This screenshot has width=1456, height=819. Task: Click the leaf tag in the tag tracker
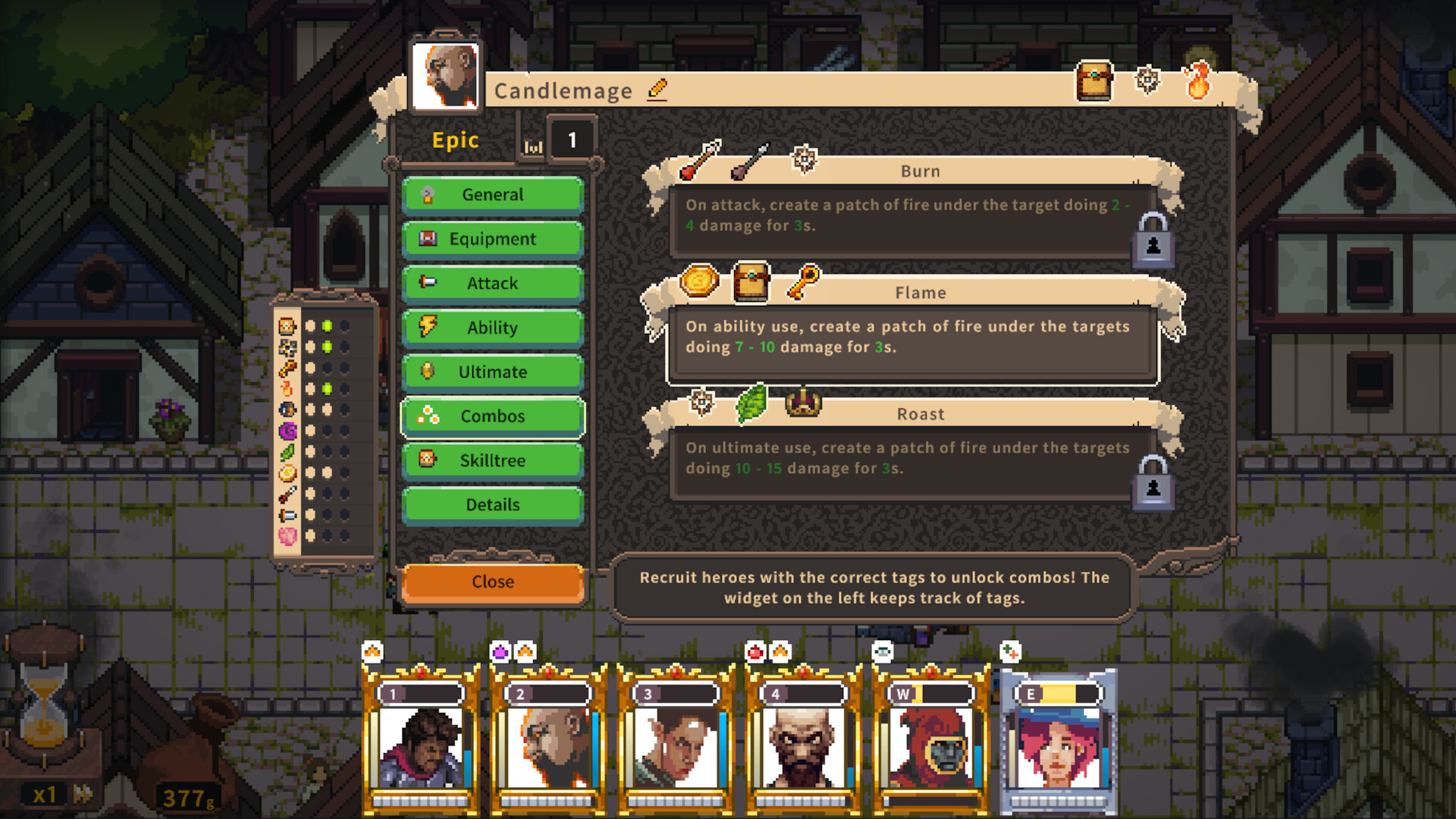pos(287,450)
